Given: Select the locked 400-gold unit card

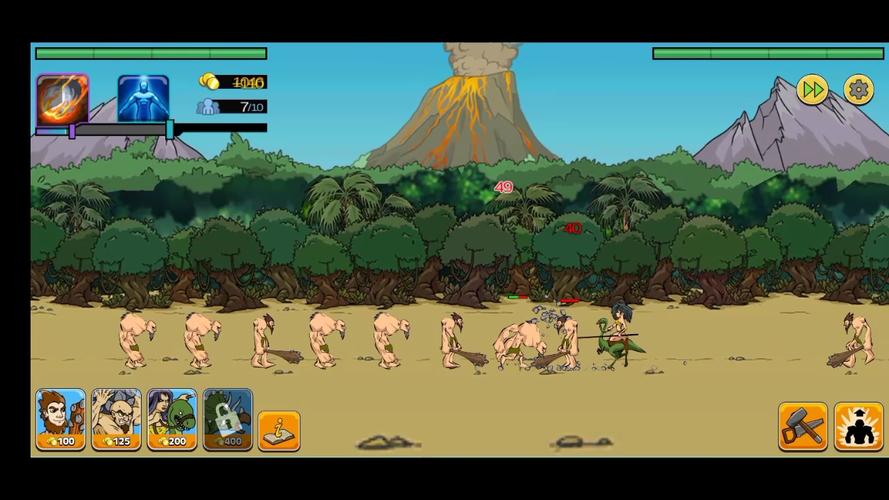Looking at the screenshot, I should click(x=228, y=419).
